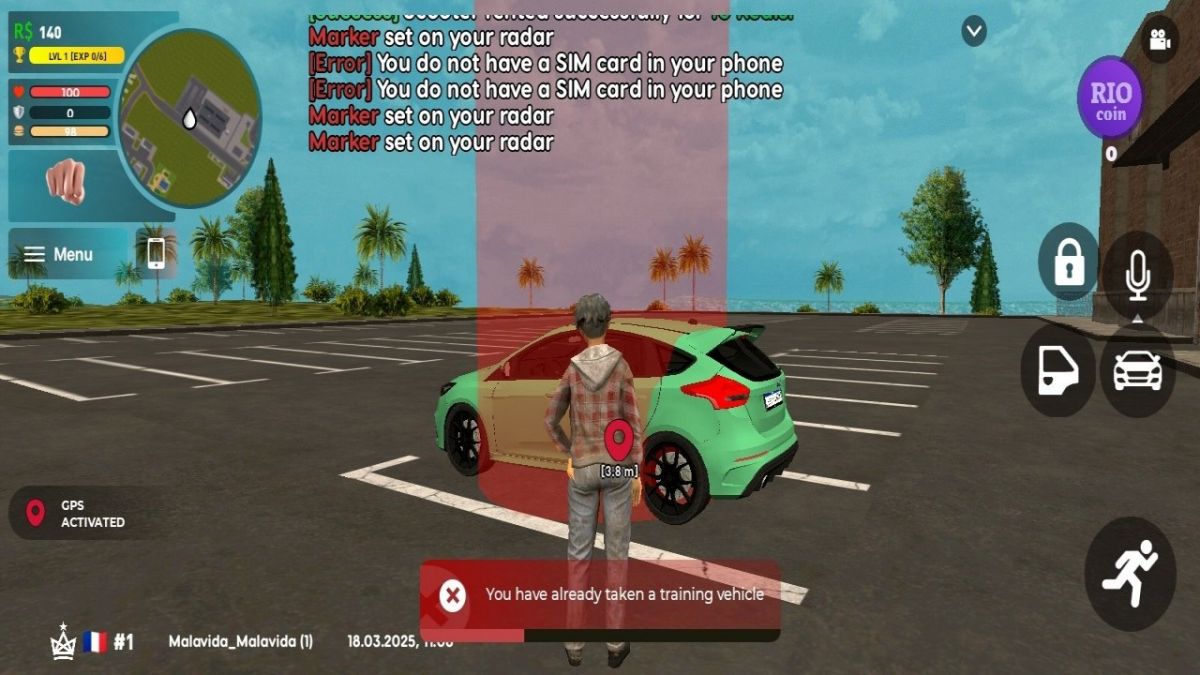1200x675 pixels.
Task: Open the smartphone icon
Action: pos(156,253)
